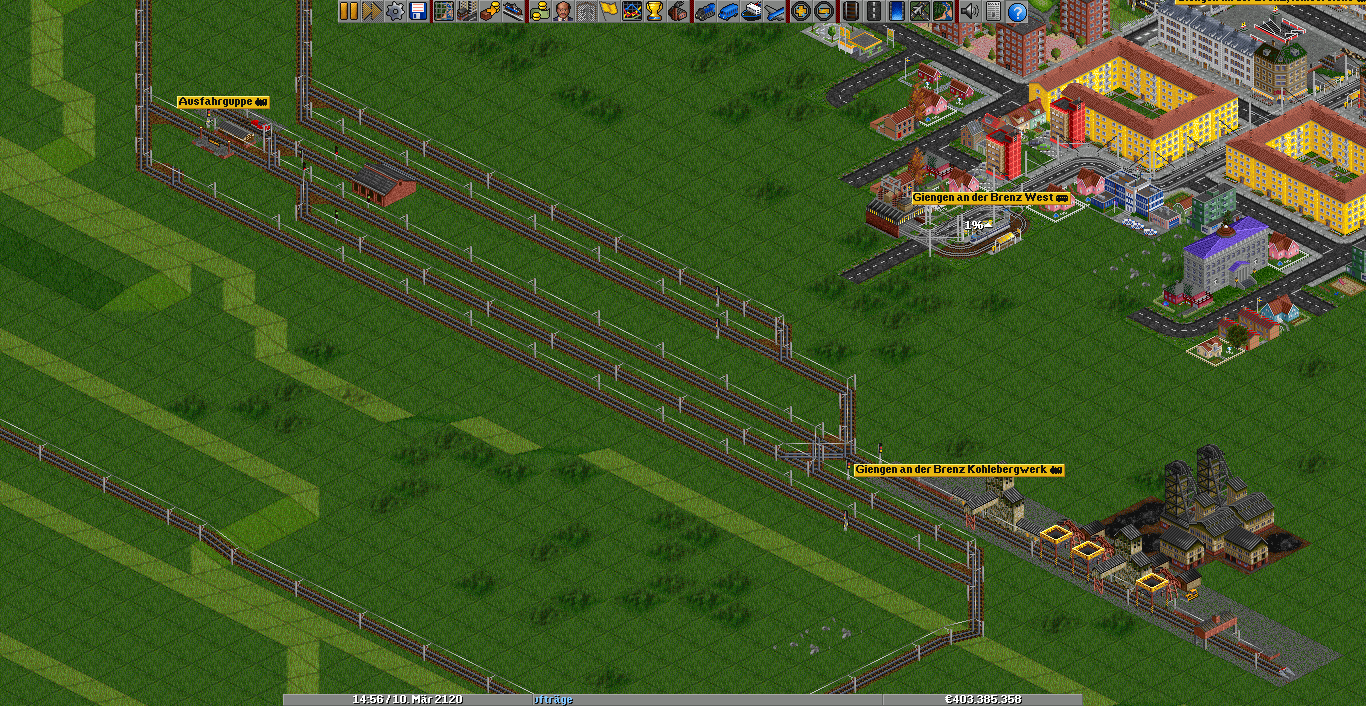The width and height of the screenshot is (1366, 706).
Task: Show the world map from the toolbar
Action: pyautogui.click(x=443, y=11)
